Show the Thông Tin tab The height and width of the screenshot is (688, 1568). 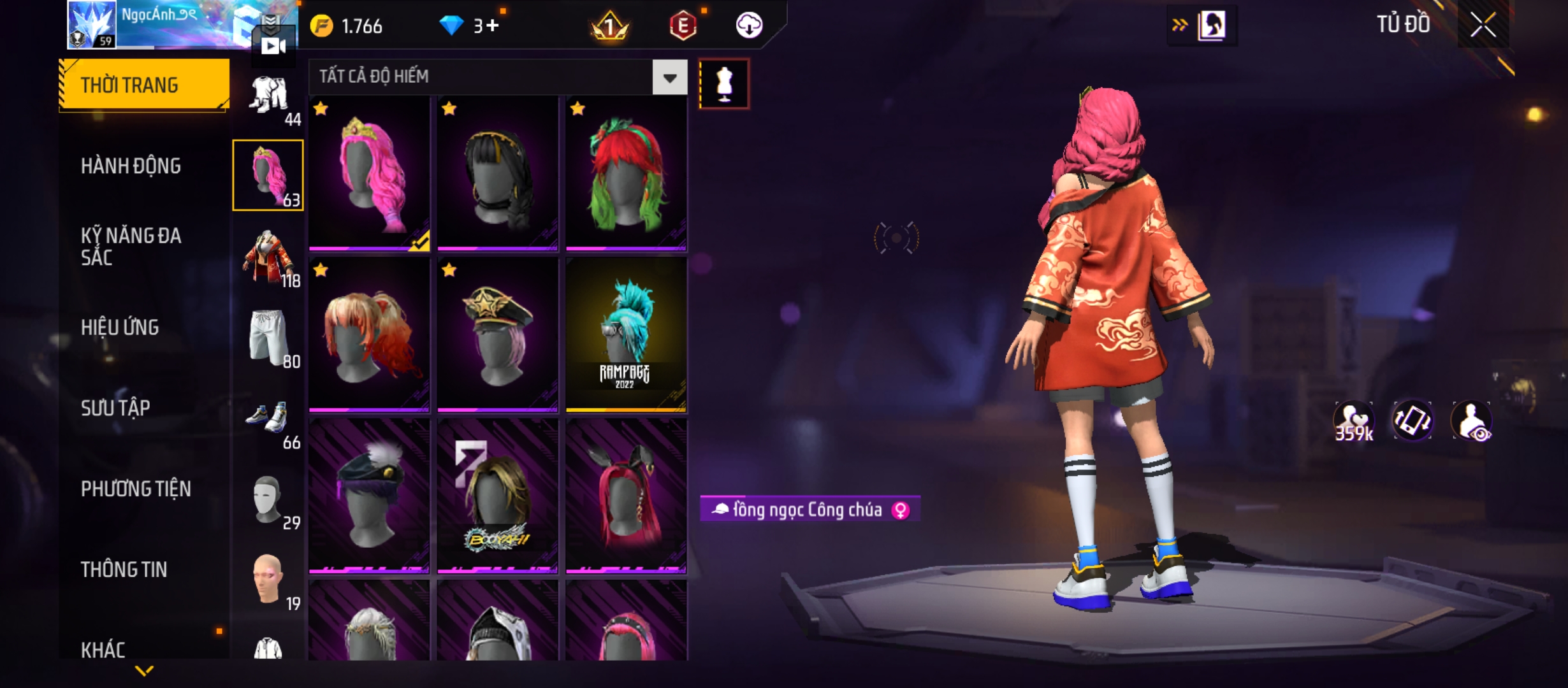(x=124, y=570)
